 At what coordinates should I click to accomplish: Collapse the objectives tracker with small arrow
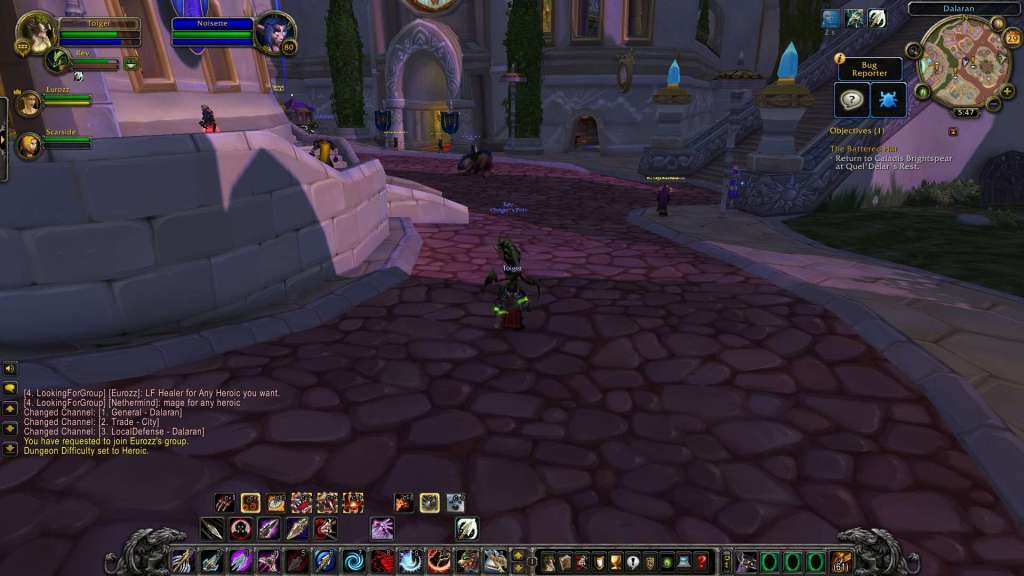pyautogui.click(x=953, y=131)
